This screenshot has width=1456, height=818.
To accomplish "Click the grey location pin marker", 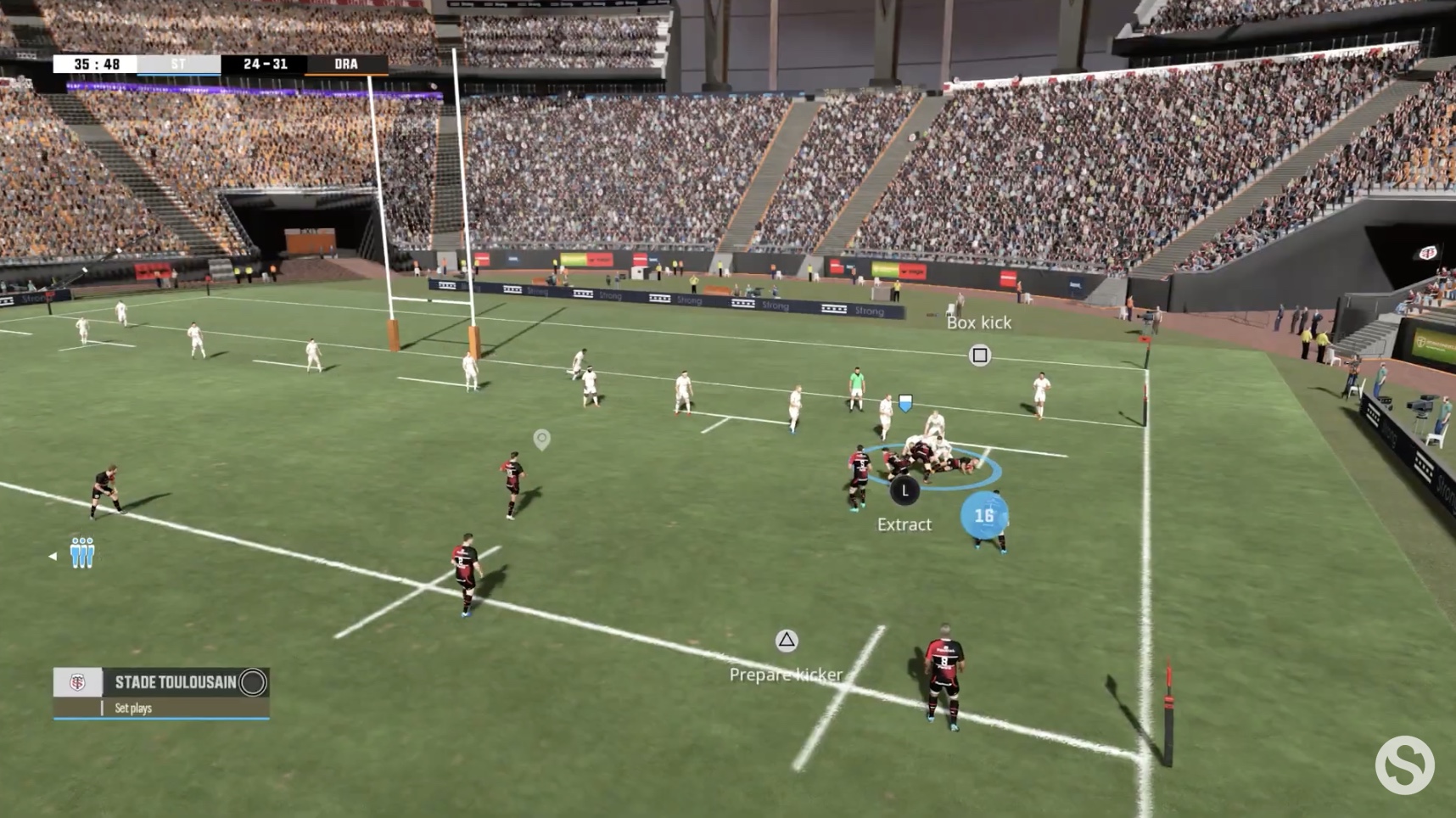I will [541, 439].
